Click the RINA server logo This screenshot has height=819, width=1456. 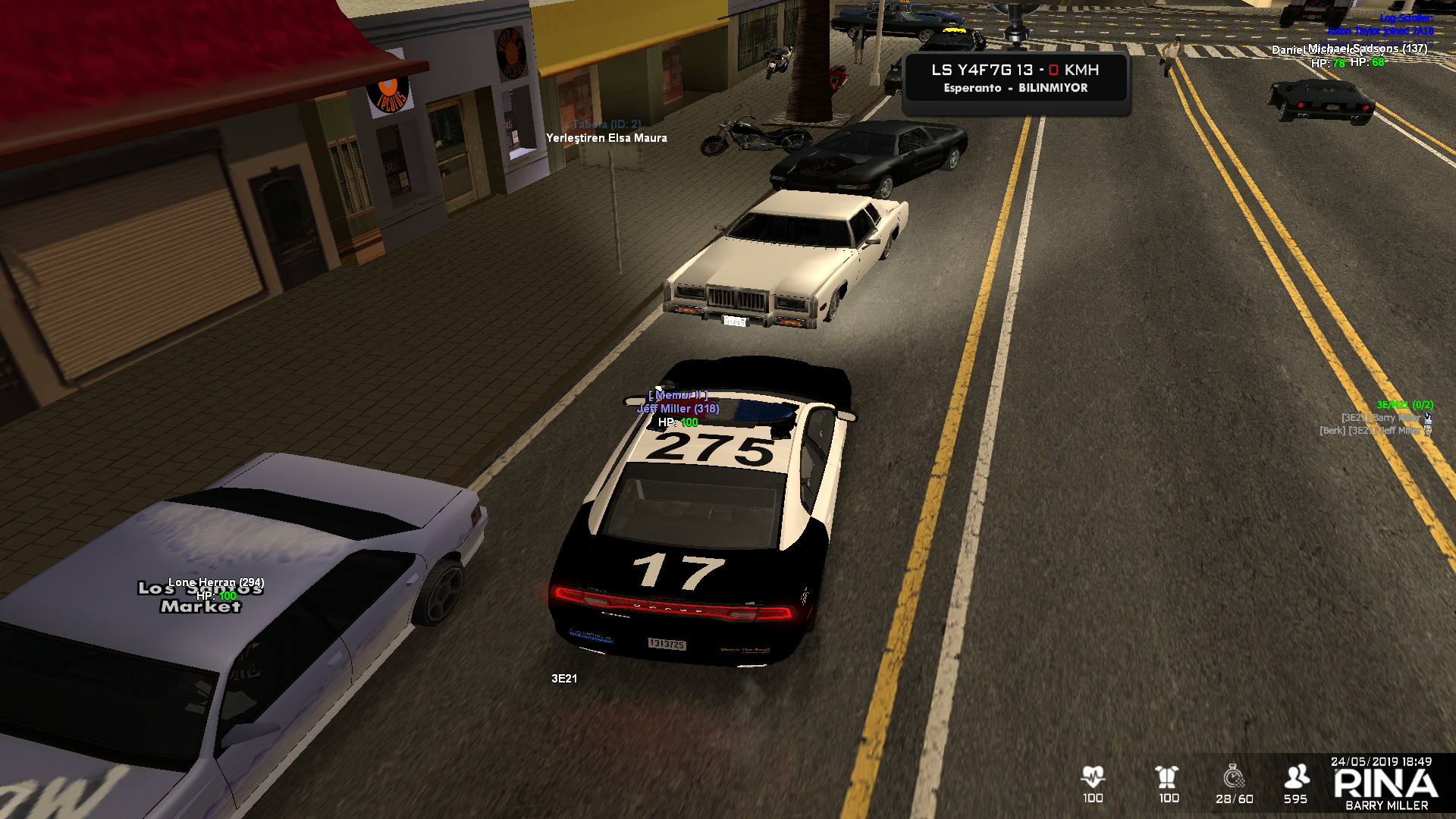click(x=1385, y=784)
